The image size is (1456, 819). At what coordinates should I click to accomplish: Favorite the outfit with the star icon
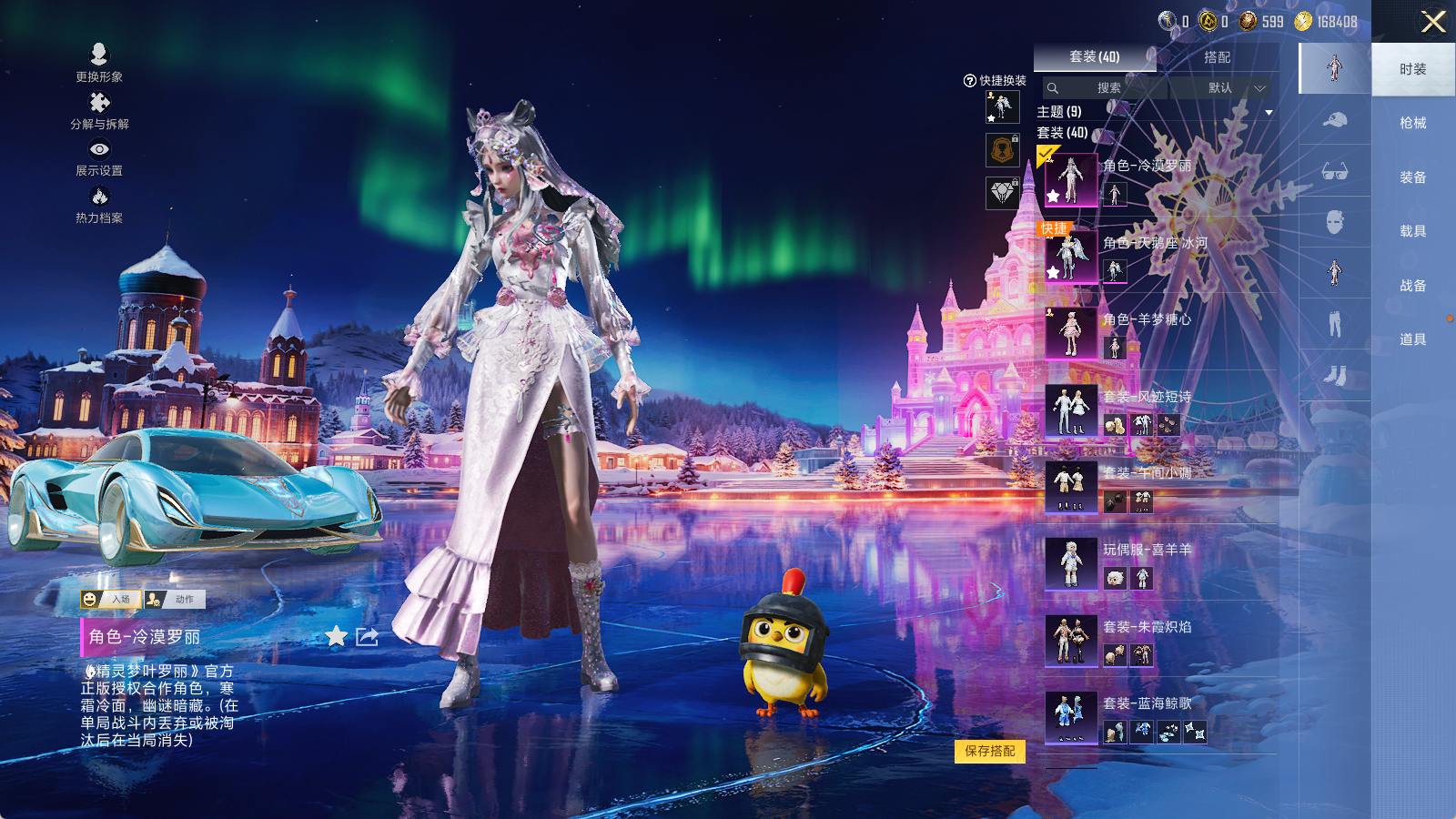[x=337, y=636]
